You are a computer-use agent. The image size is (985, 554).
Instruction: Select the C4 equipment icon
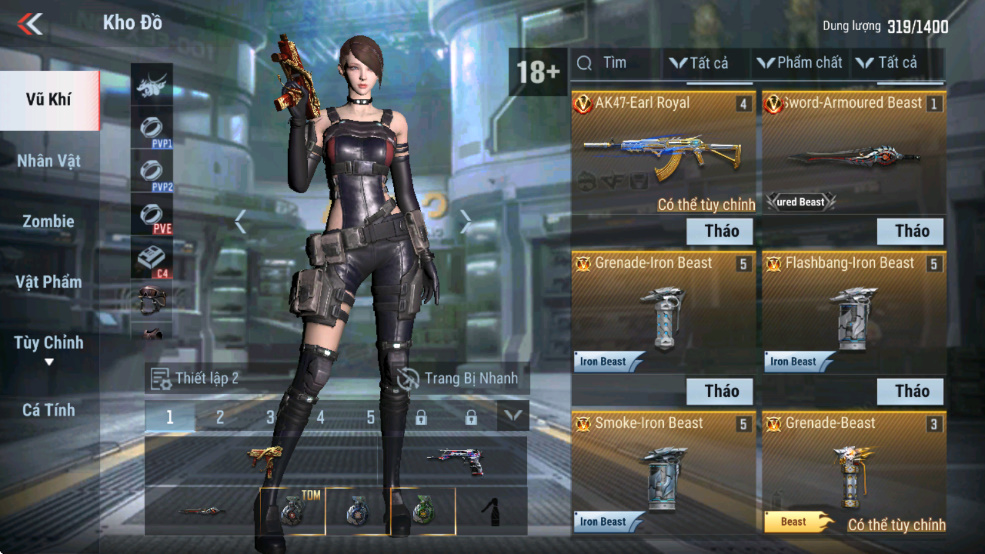152,260
